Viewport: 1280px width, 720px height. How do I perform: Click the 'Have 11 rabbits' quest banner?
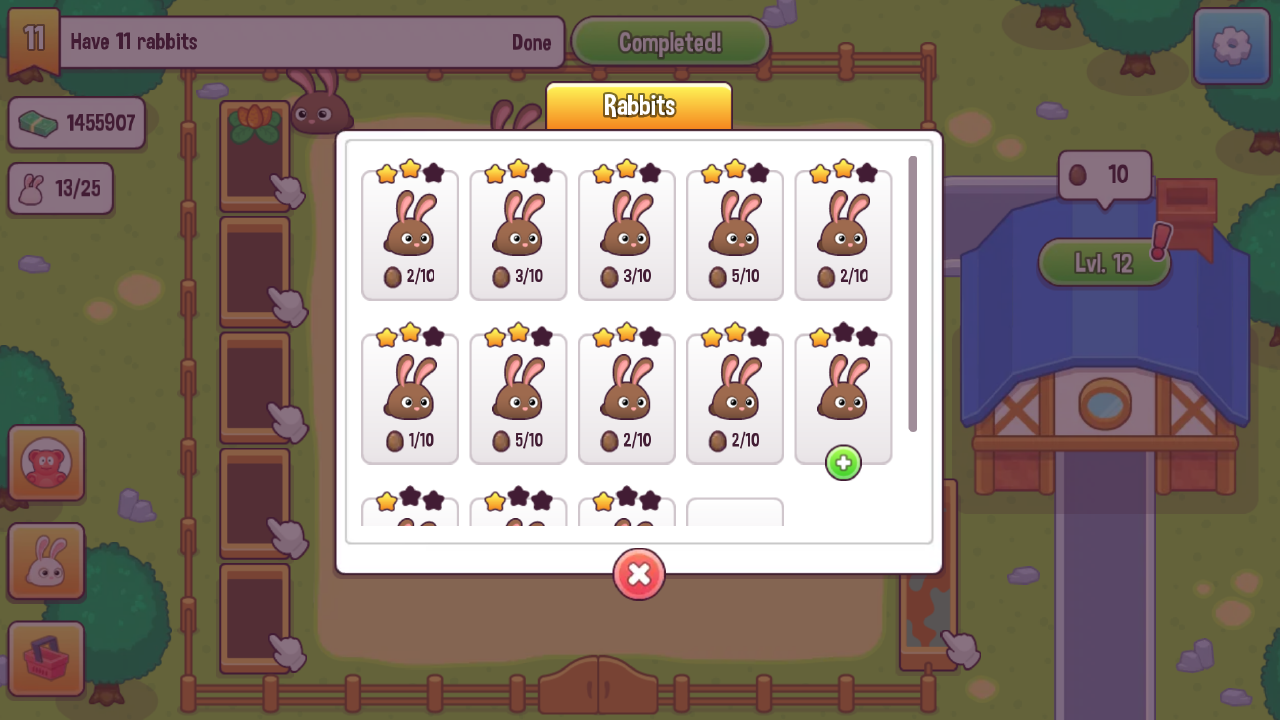click(300, 42)
